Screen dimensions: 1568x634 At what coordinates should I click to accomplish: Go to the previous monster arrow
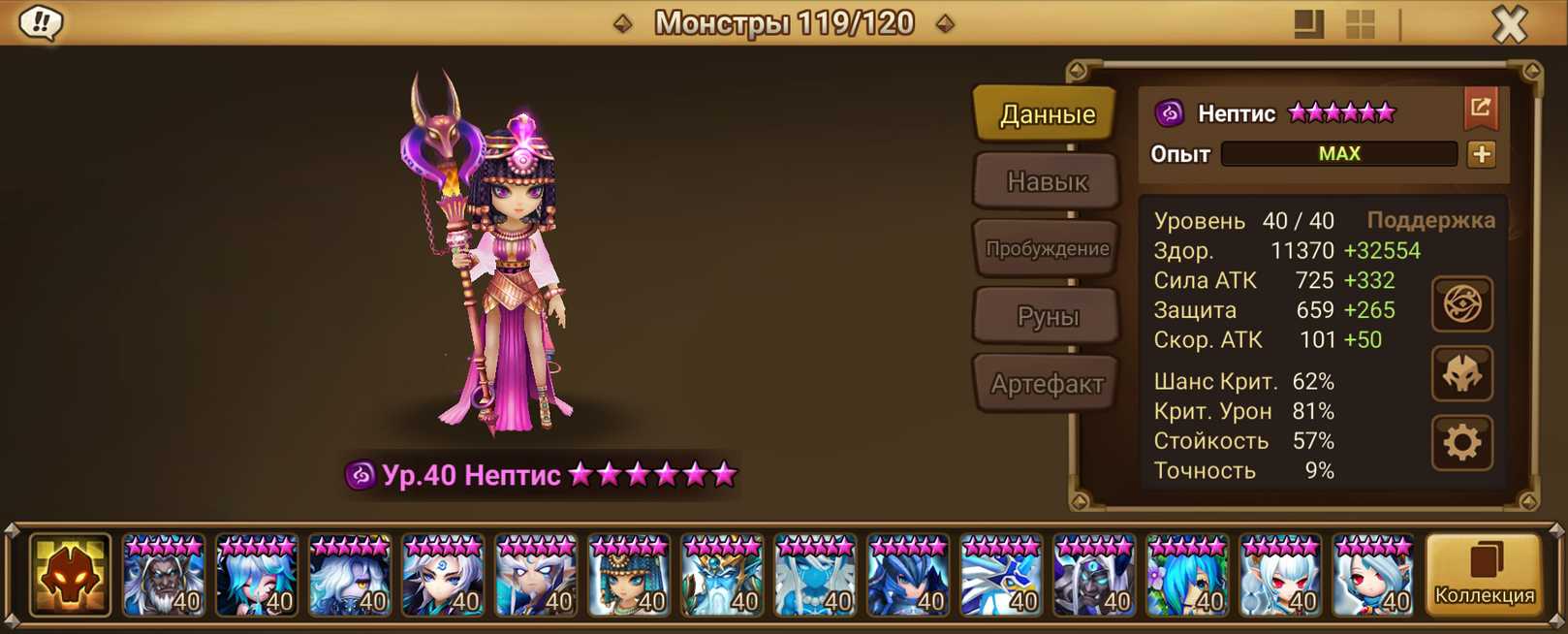(623, 23)
